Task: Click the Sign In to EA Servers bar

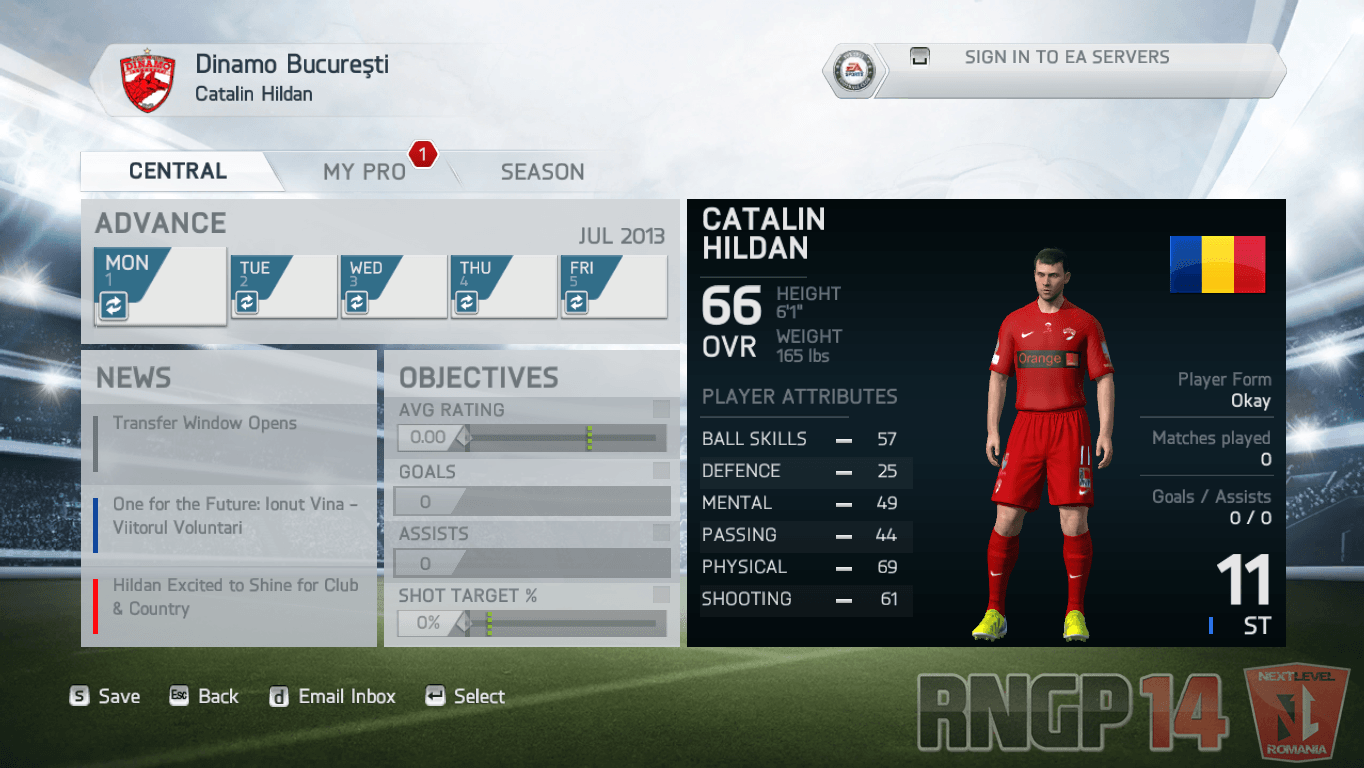Action: [x=1066, y=58]
